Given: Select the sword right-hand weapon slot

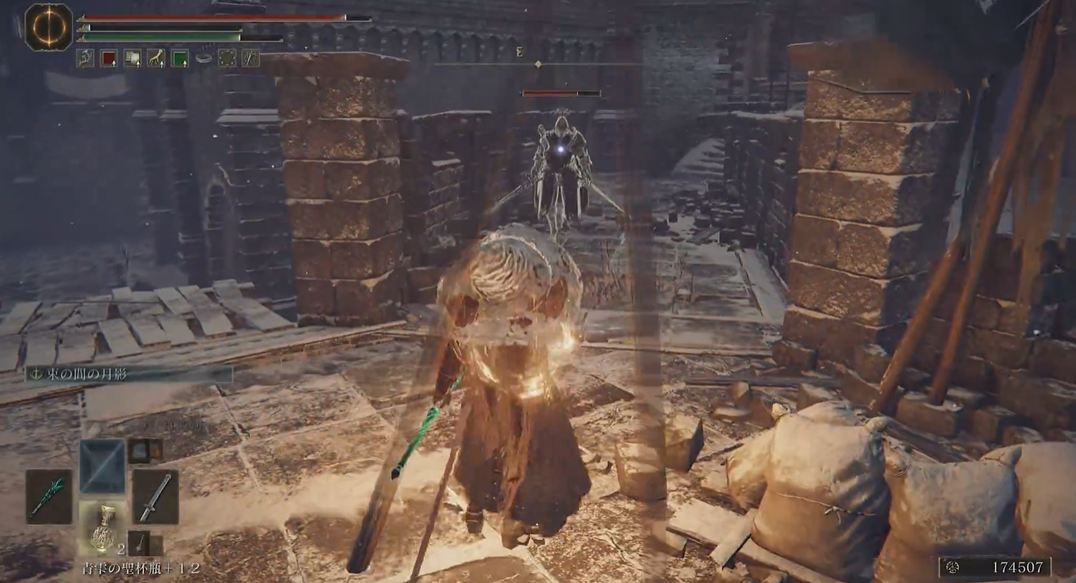Looking at the screenshot, I should click(155, 497).
